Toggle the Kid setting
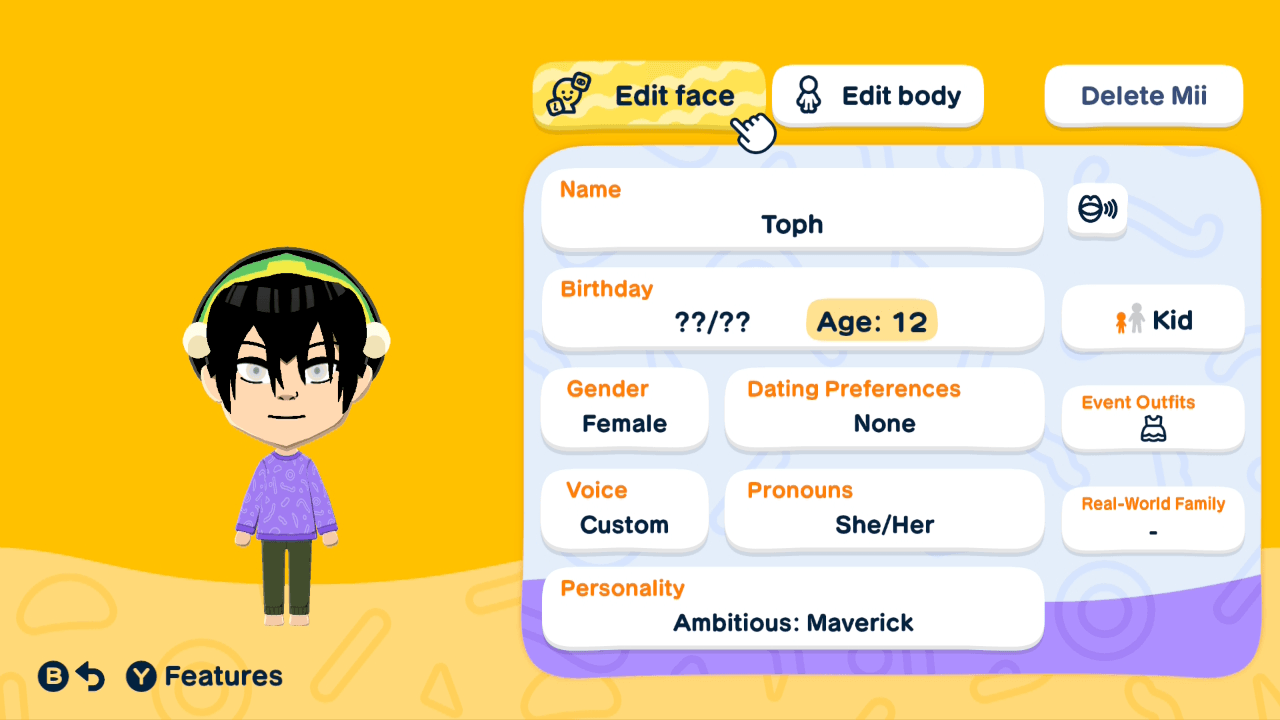Image resolution: width=1280 pixels, height=720 pixels. click(x=1152, y=319)
